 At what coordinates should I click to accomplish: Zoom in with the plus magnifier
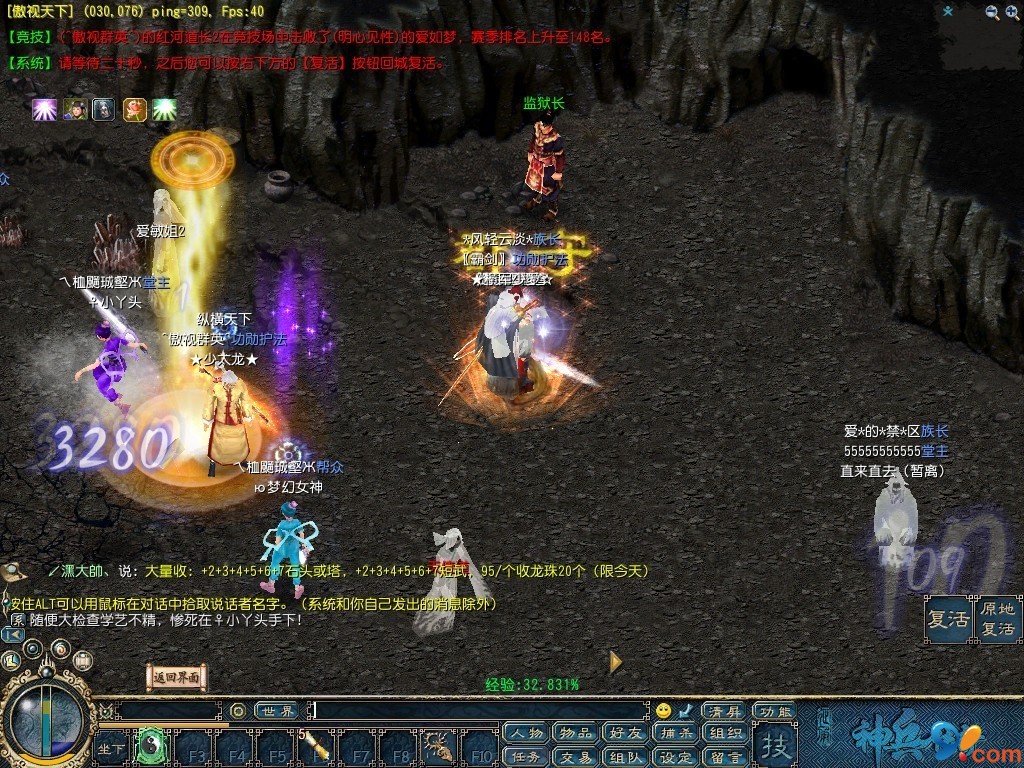point(1012,12)
